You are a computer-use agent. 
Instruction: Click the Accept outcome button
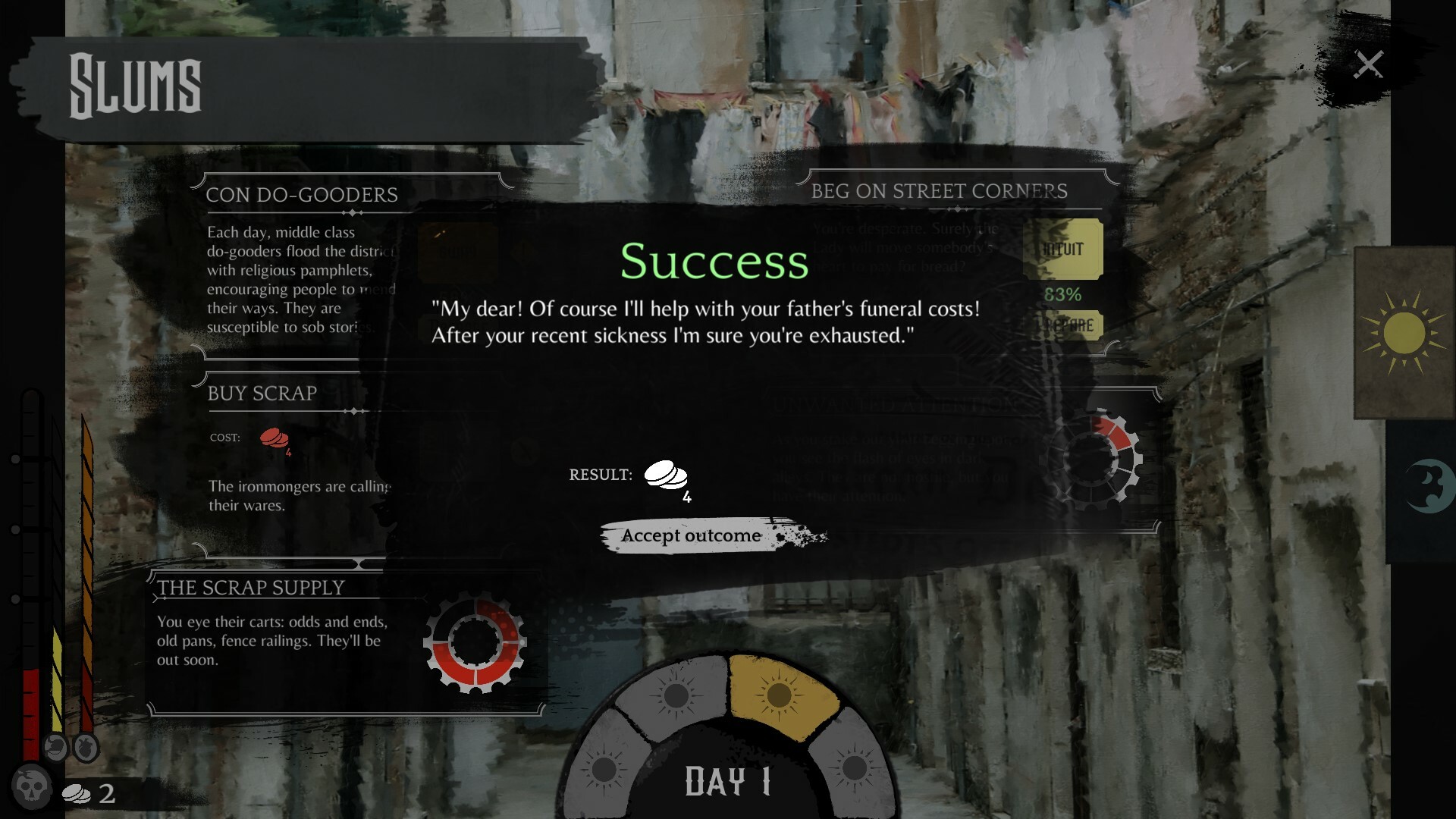[x=691, y=537]
